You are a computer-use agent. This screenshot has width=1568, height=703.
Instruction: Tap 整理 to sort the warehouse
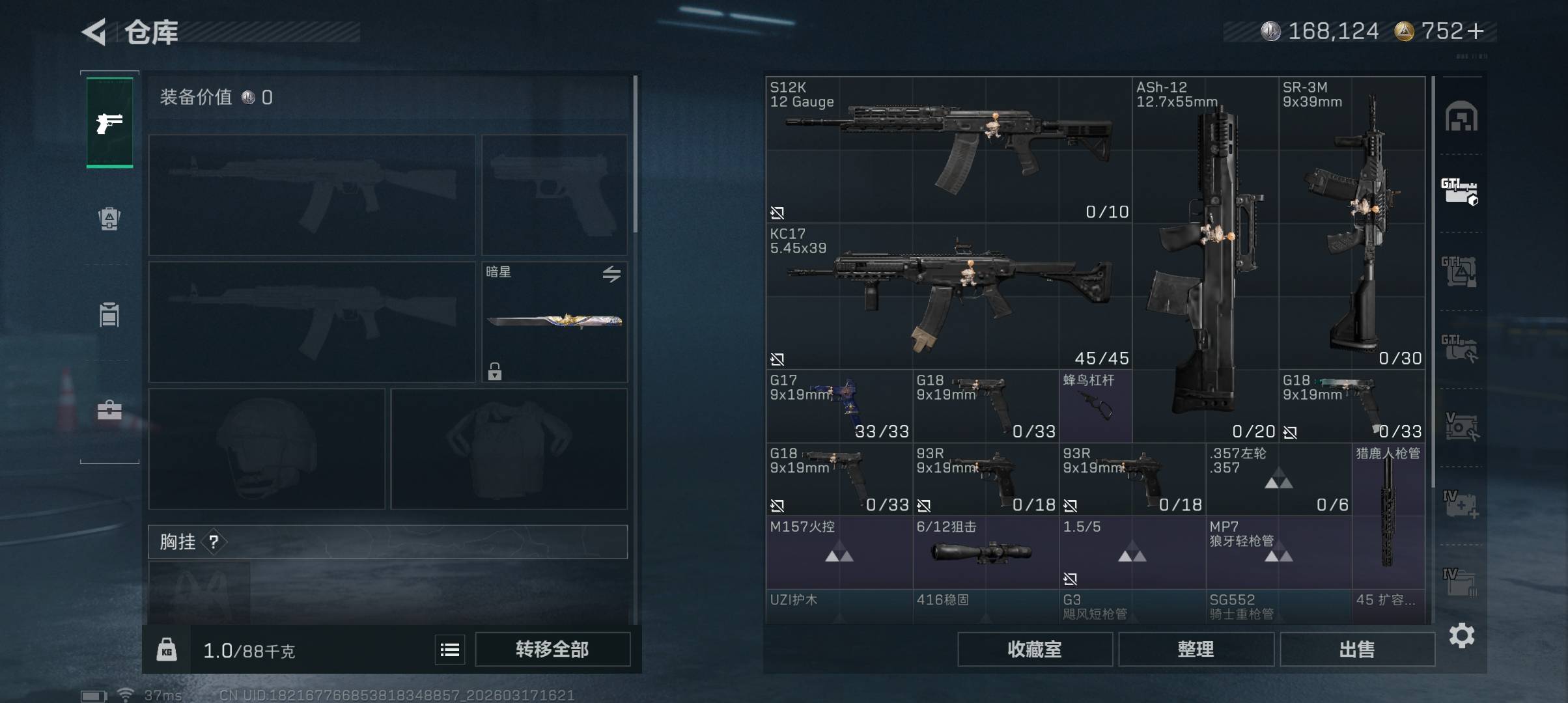pos(1196,649)
